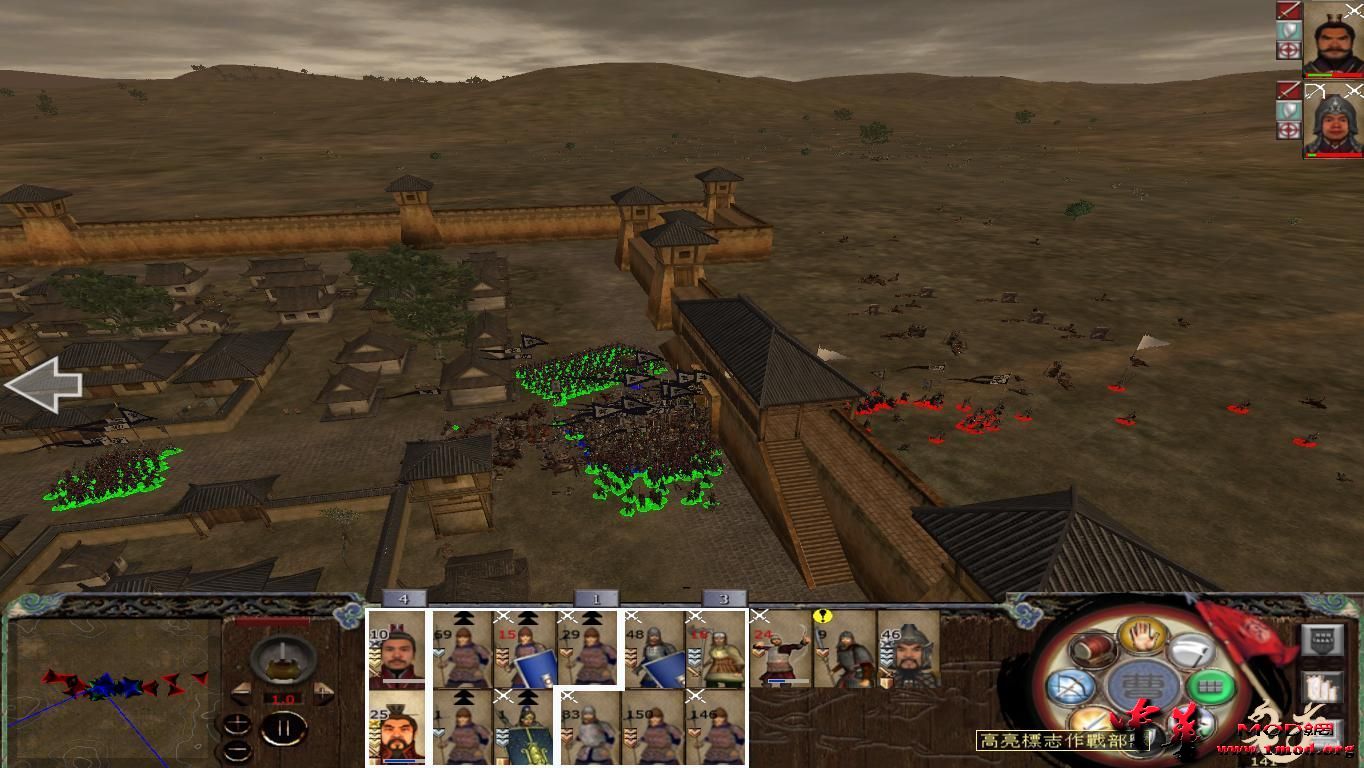
Task: Click the large white arrow on the battlefield
Action: pyautogui.click(x=45, y=385)
